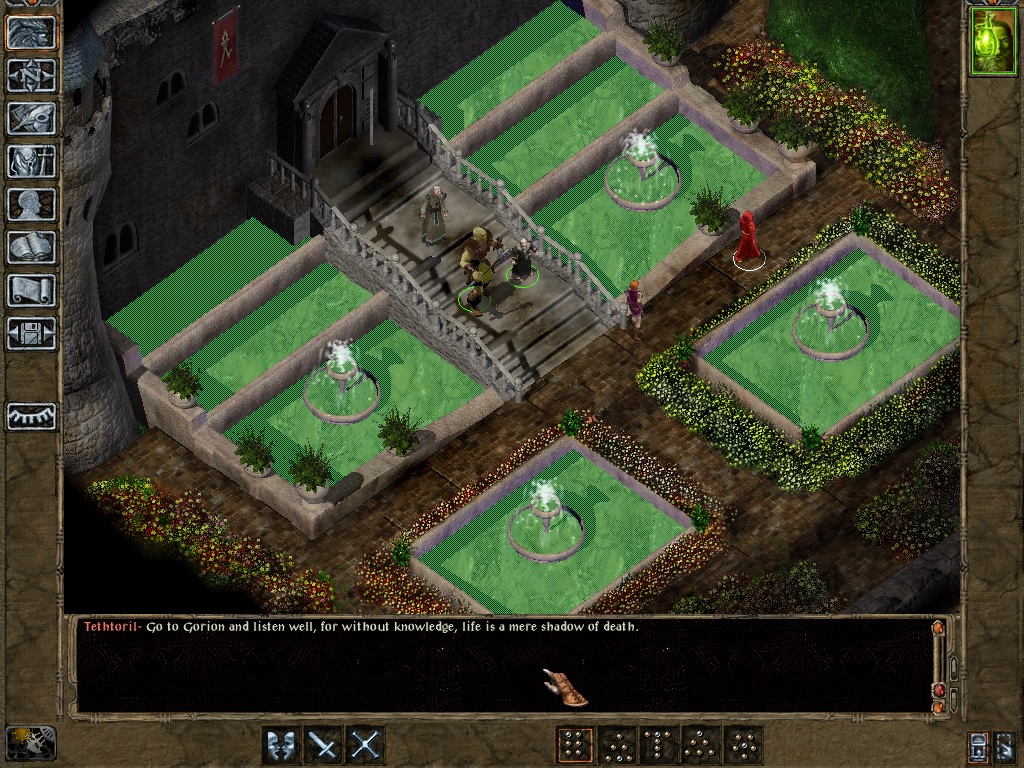Open the options floppy-disk button
The width and height of the screenshot is (1024, 768).
32,333
